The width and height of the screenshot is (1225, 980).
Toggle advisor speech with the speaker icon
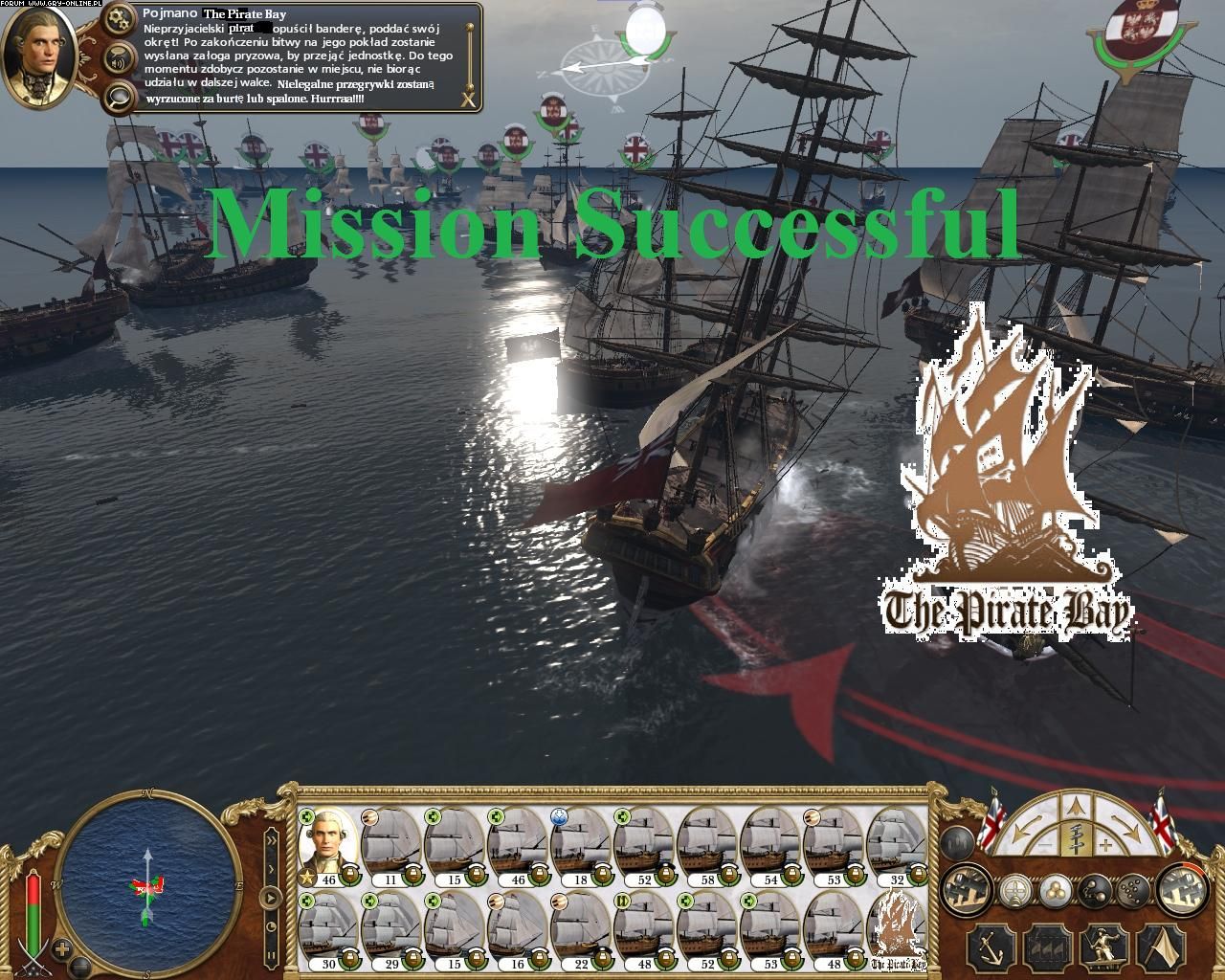point(120,56)
